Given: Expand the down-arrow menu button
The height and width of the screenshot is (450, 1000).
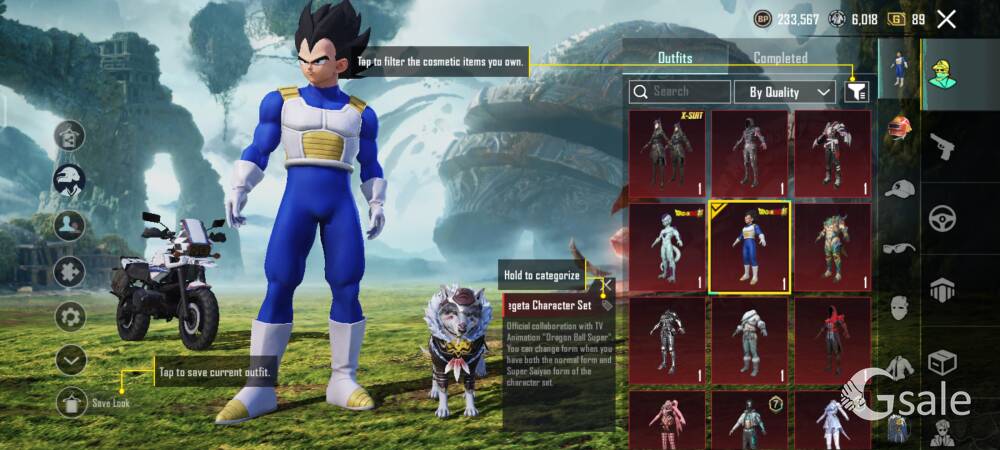Looking at the screenshot, I should coord(70,359).
